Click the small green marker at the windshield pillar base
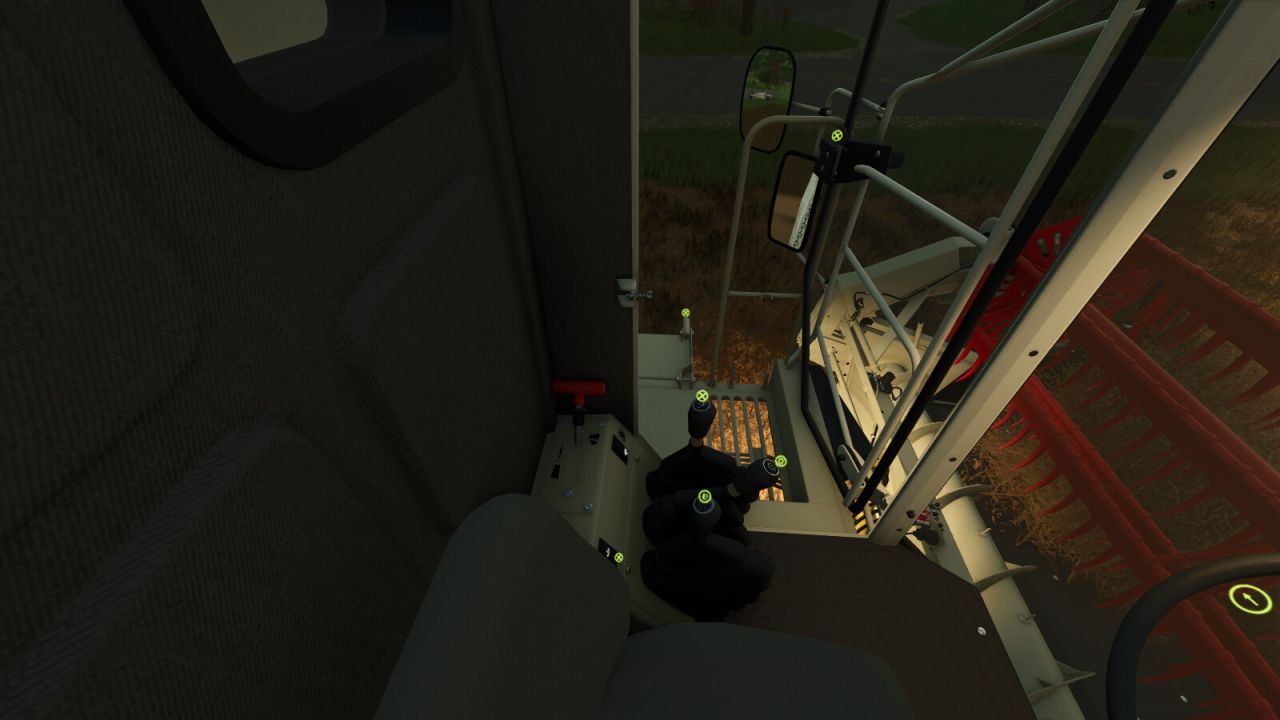 [685, 312]
